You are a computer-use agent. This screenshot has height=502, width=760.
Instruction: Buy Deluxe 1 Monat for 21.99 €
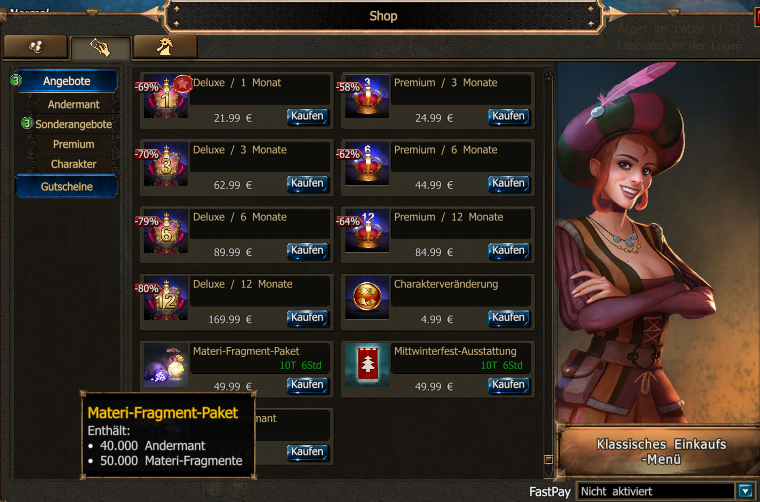click(x=307, y=117)
